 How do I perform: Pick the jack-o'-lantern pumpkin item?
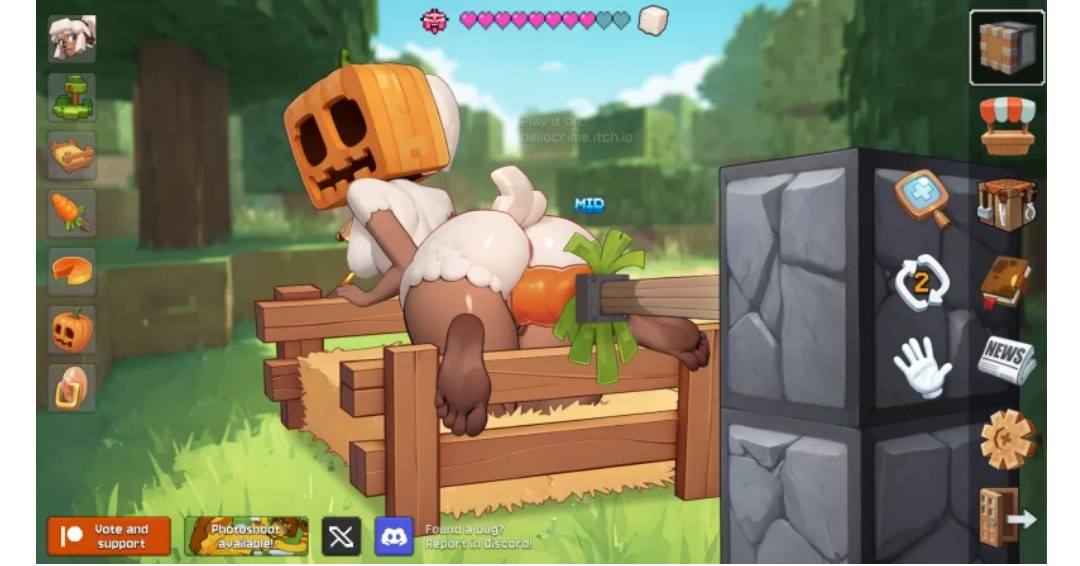coord(72,330)
